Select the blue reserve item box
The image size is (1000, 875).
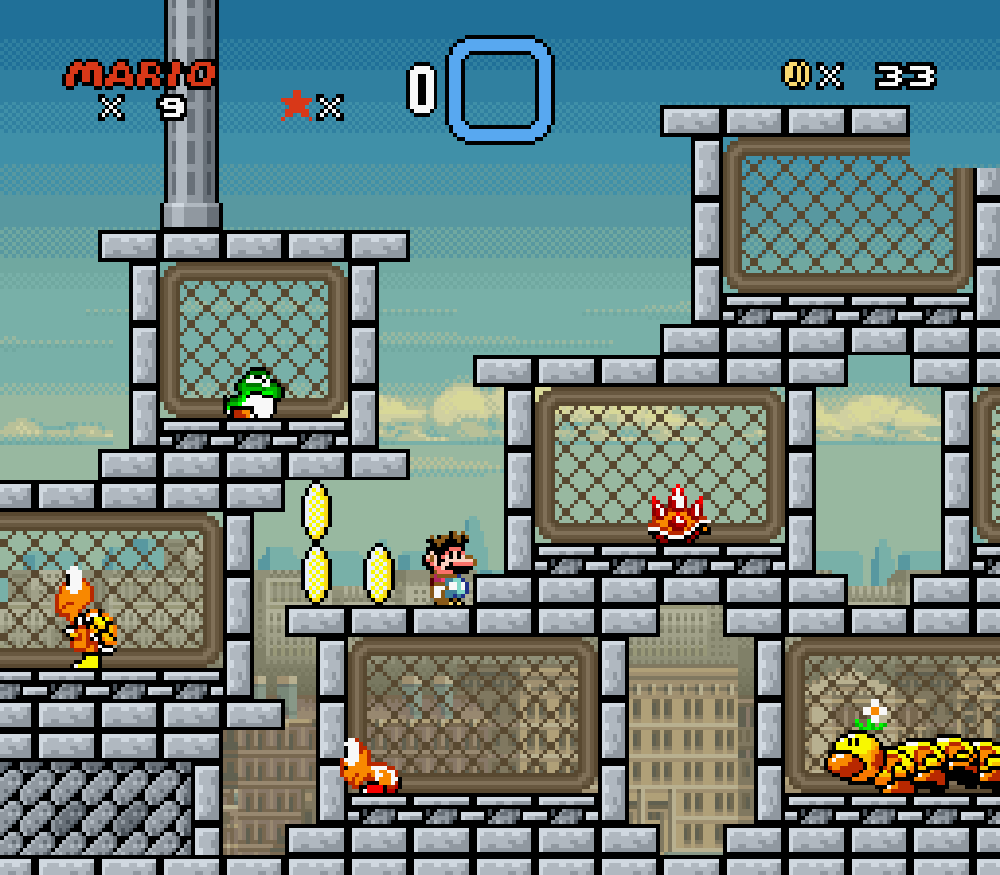pyautogui.click(x=500, y=89)
